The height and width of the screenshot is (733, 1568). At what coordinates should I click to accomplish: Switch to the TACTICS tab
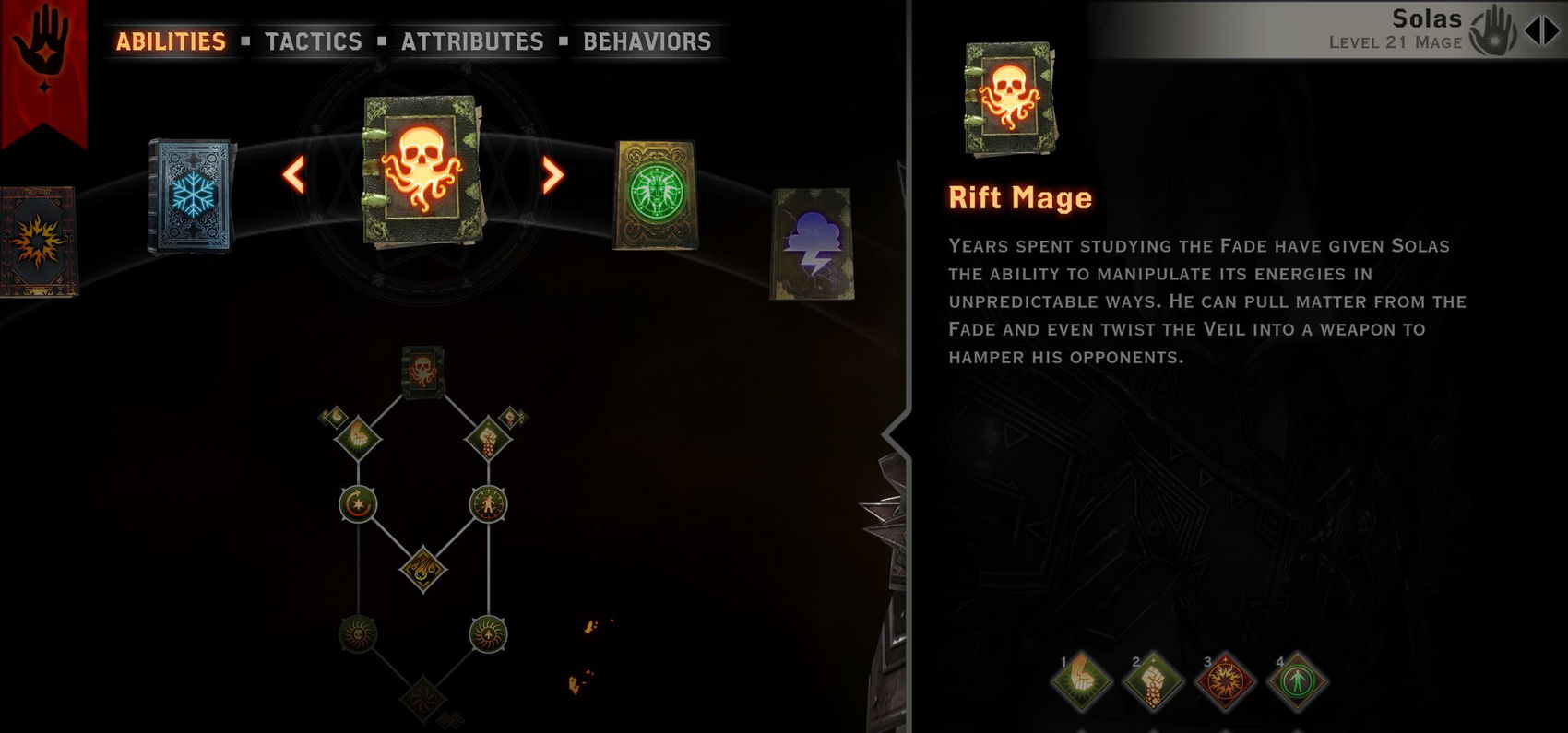[x=313, y=41]
